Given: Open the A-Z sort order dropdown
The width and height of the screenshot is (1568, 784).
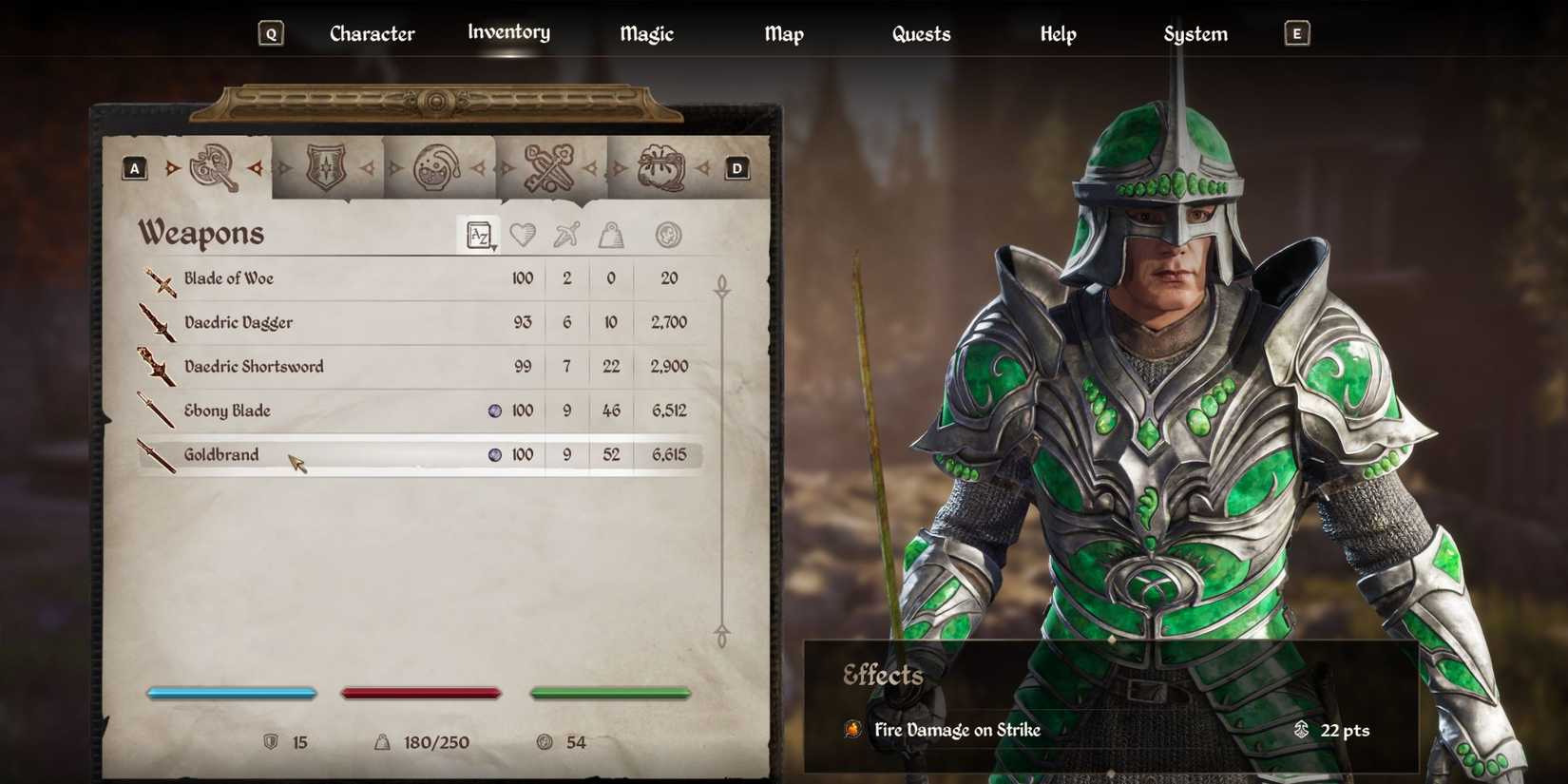Looking at the screenshot, I should click(x=480, y=236).
